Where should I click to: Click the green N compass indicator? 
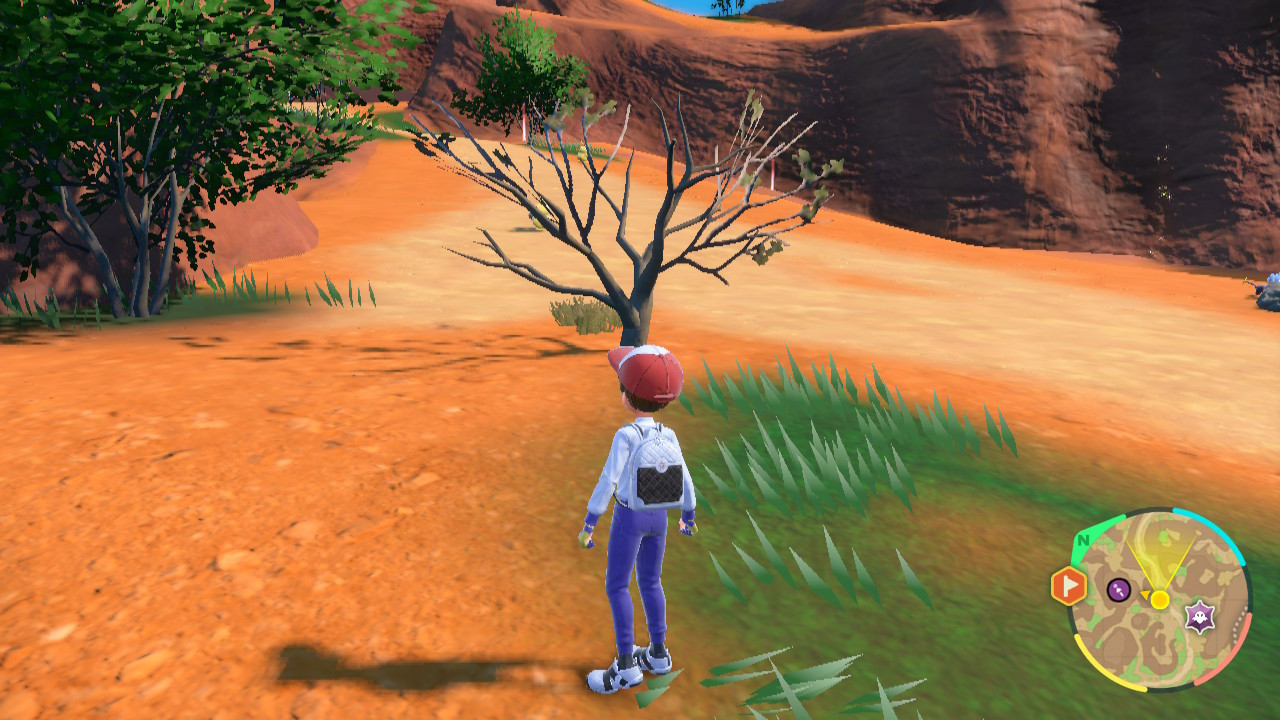(1084, 540)
